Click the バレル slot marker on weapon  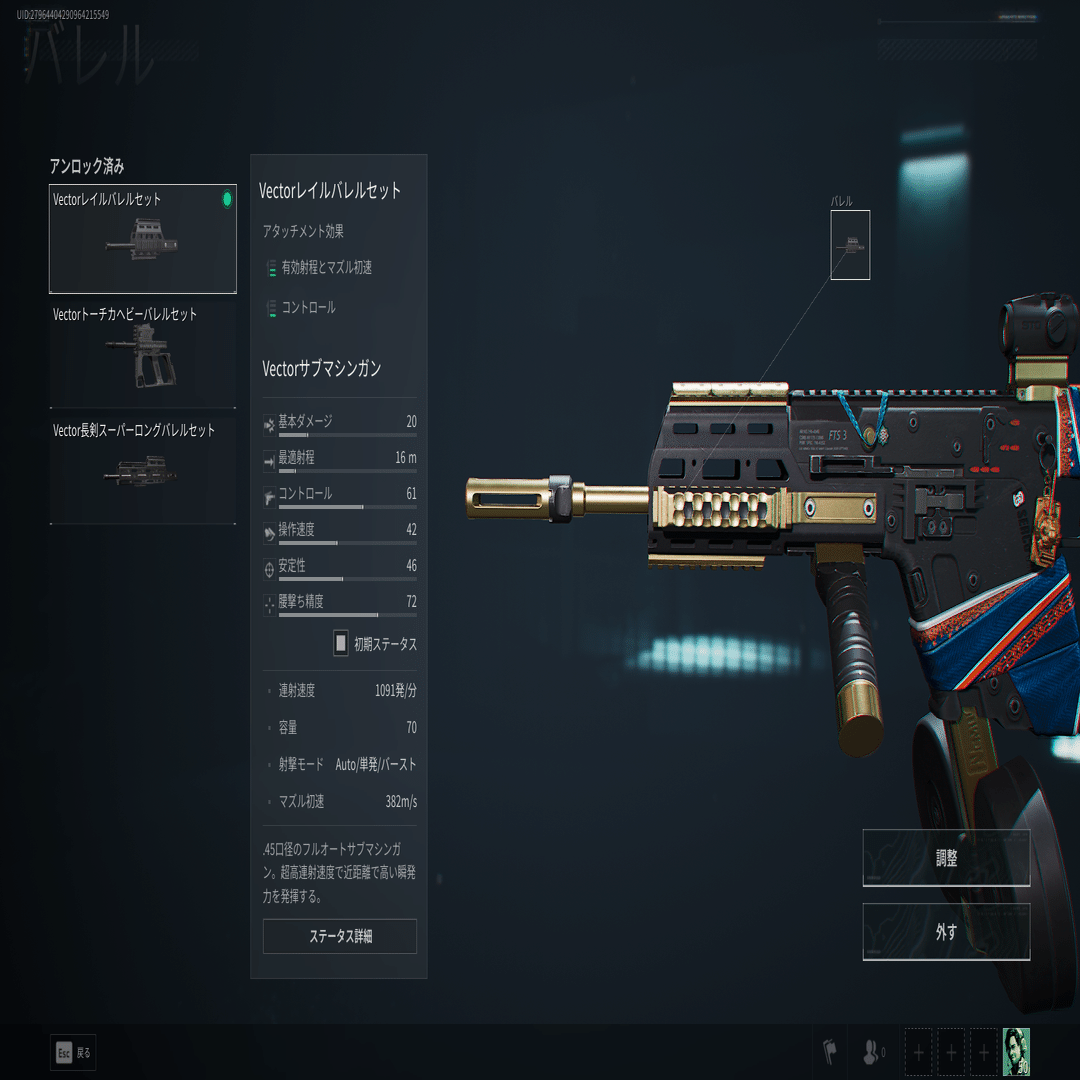pos(850,245)
